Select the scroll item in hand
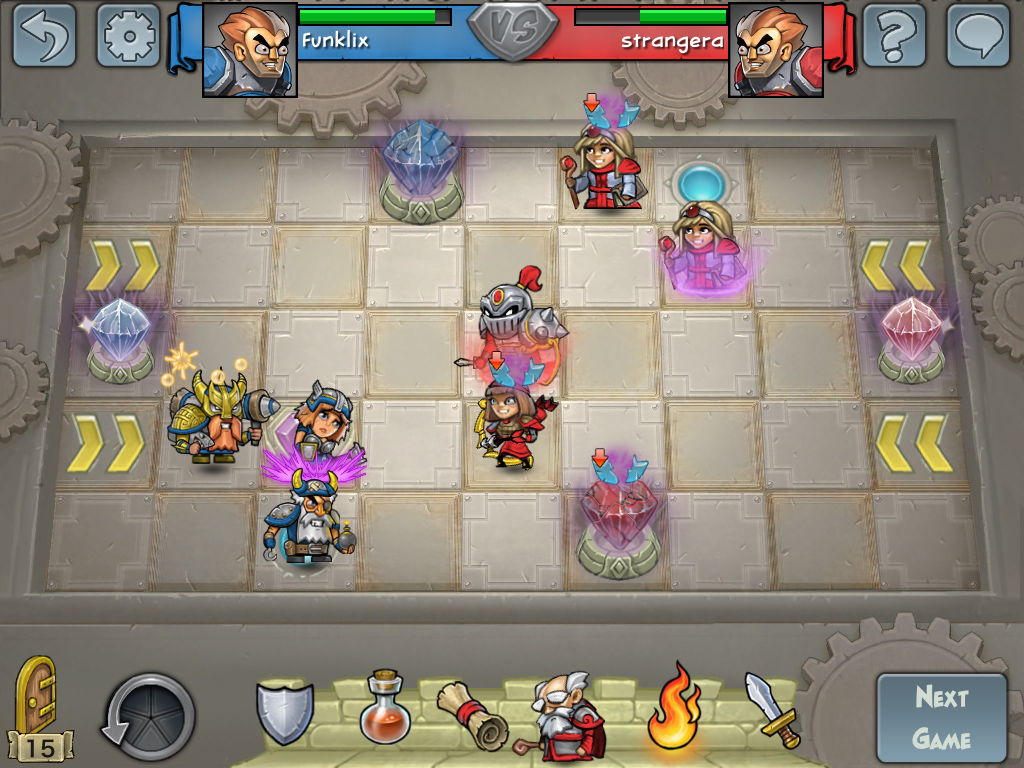This screenshot has width=1024, height=768. tap(472, 714)
